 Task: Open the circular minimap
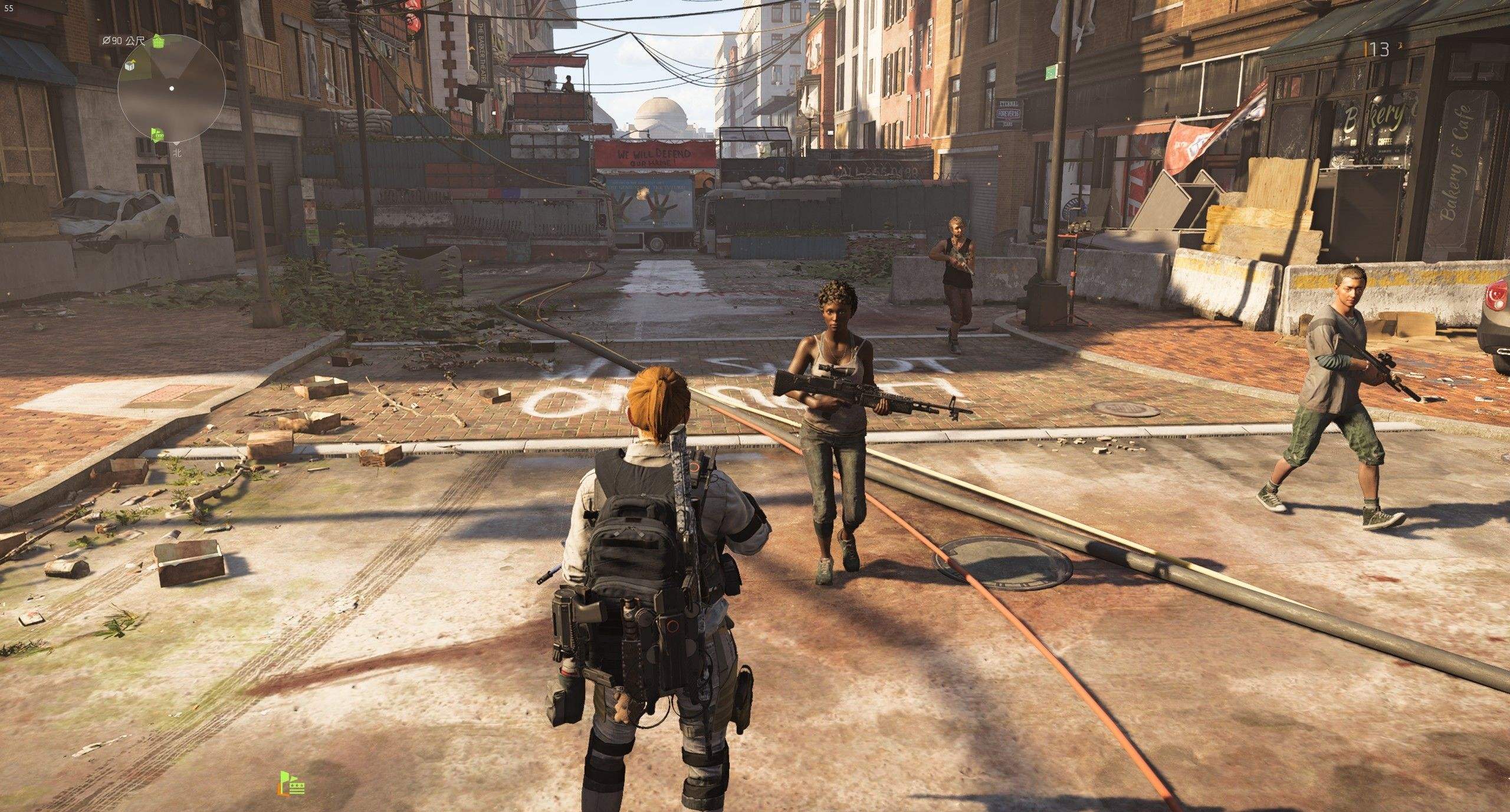(172, 89)
